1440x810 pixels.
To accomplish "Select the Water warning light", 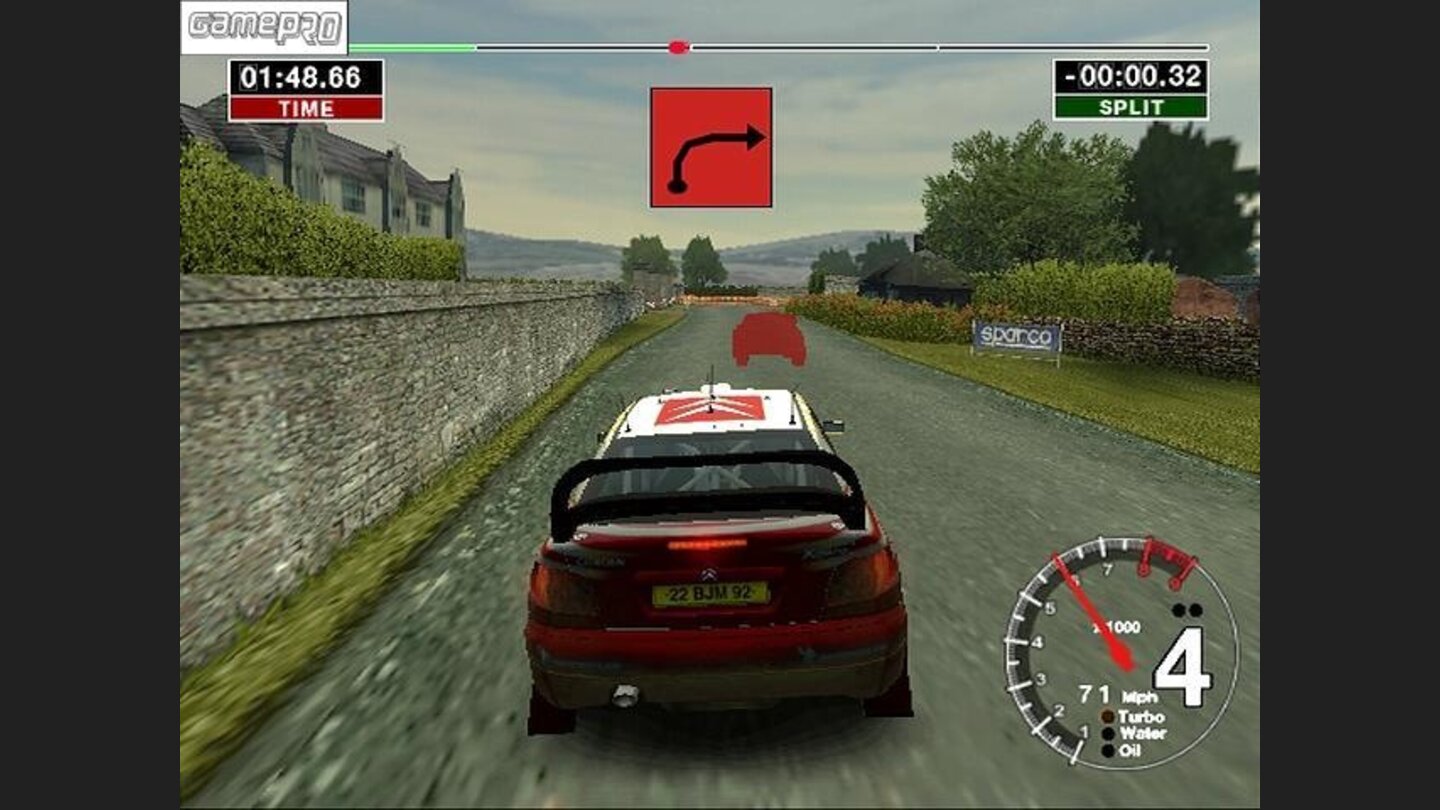I will click(x=1108, y=733).
